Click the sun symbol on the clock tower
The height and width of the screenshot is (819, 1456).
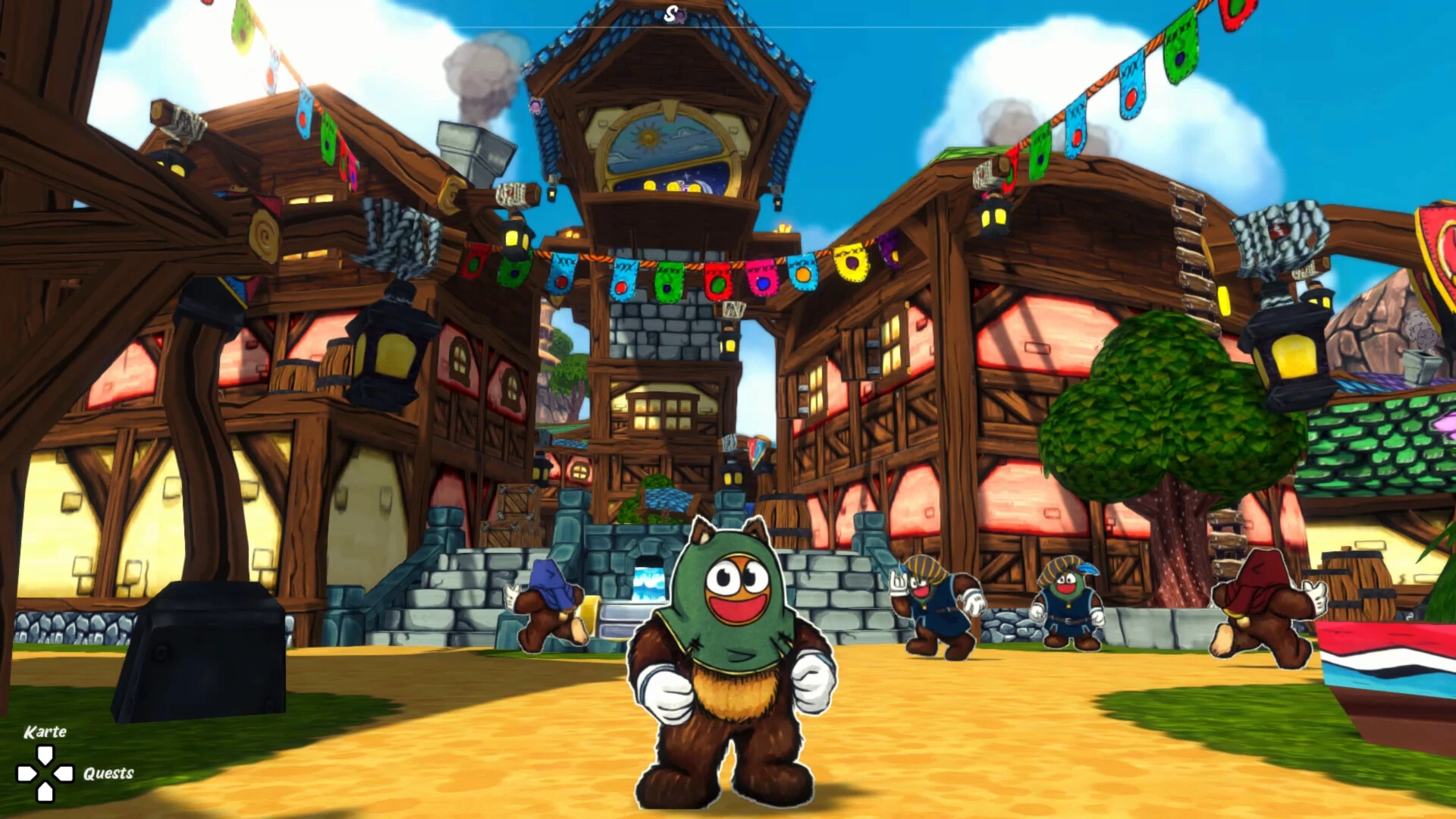[648, 138]
